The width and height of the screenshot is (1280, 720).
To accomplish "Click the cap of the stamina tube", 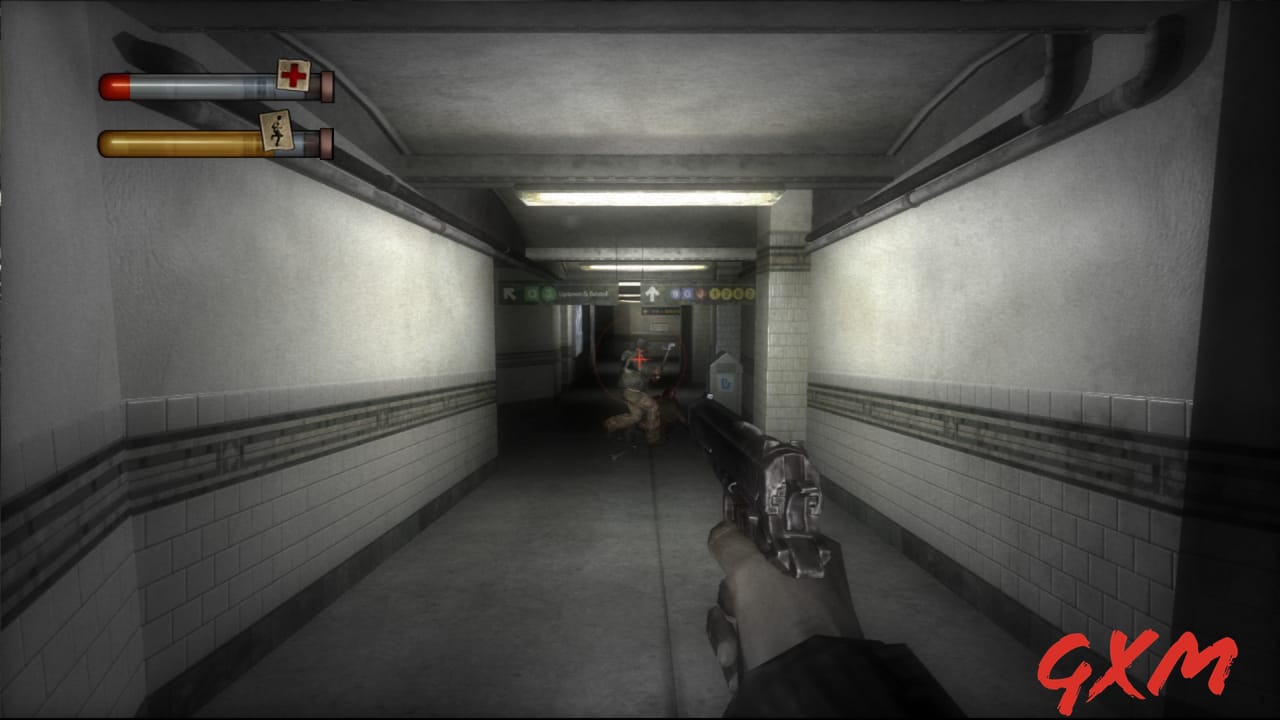I will click(x=325, y=142).
